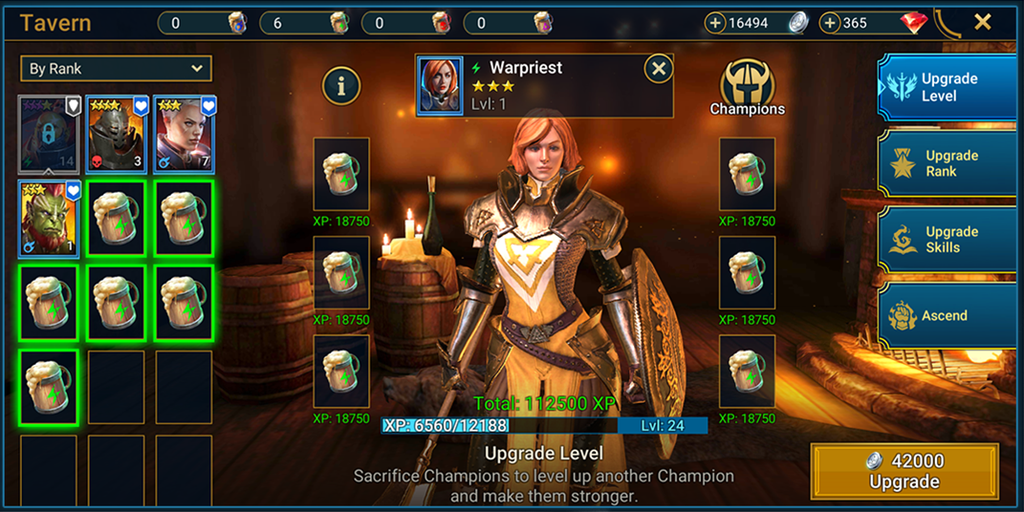Add more gems with the plus button
Viewport: 1024px width, 512px height.
tap(830, 23)
